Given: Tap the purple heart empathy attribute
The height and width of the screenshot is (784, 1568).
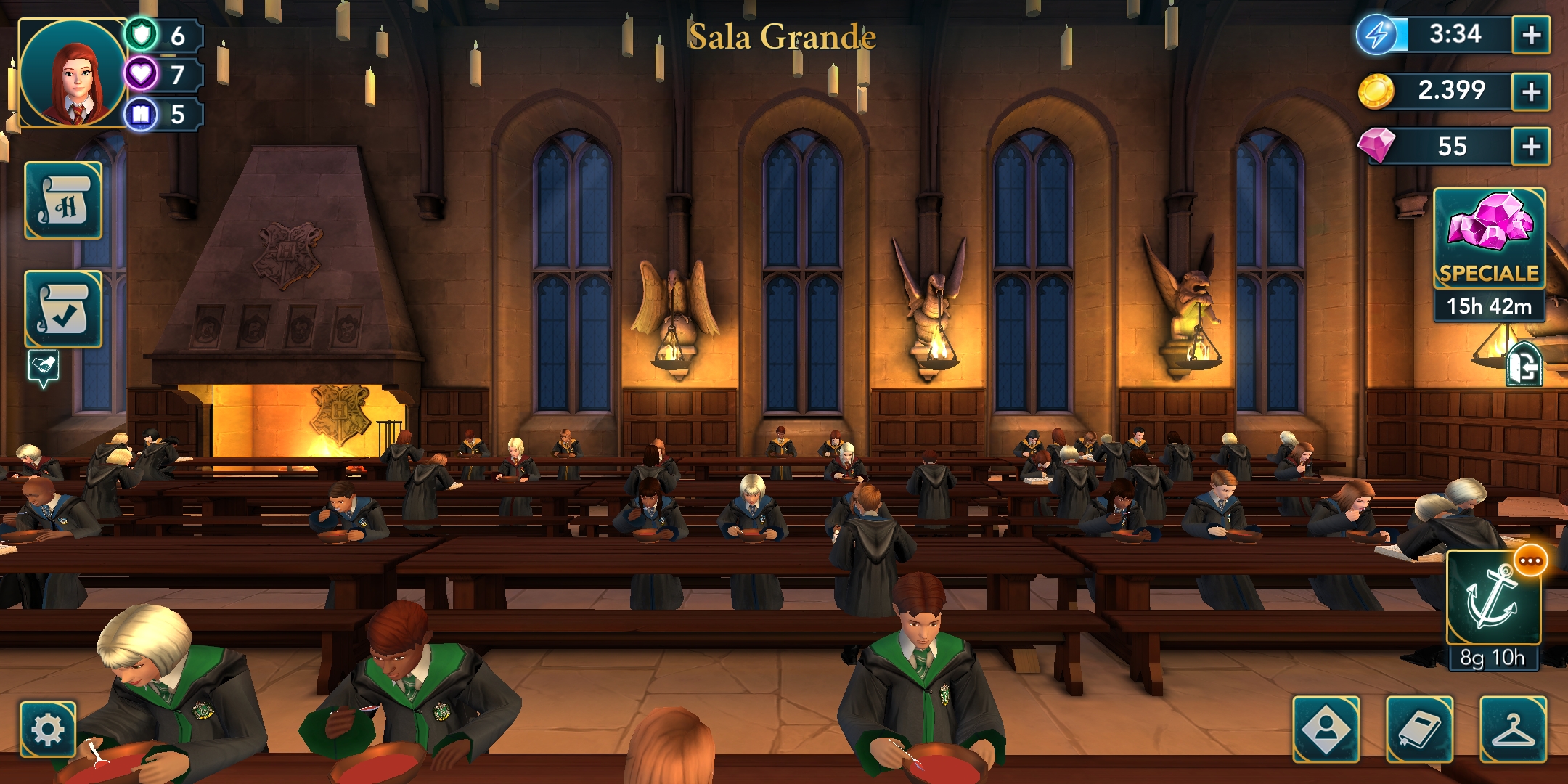Looking at the screenshot, I should [142, 74].
